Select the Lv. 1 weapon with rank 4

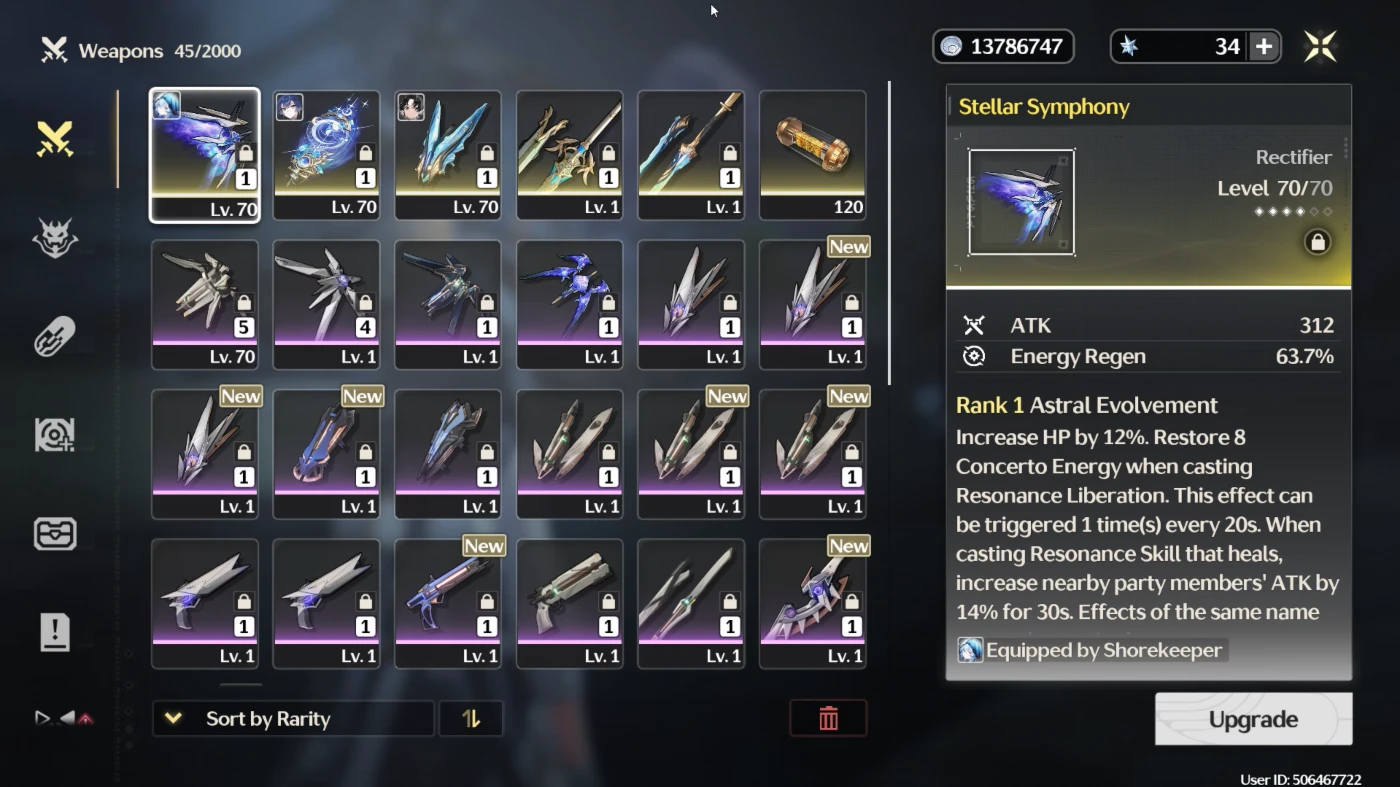pos(326,305)
